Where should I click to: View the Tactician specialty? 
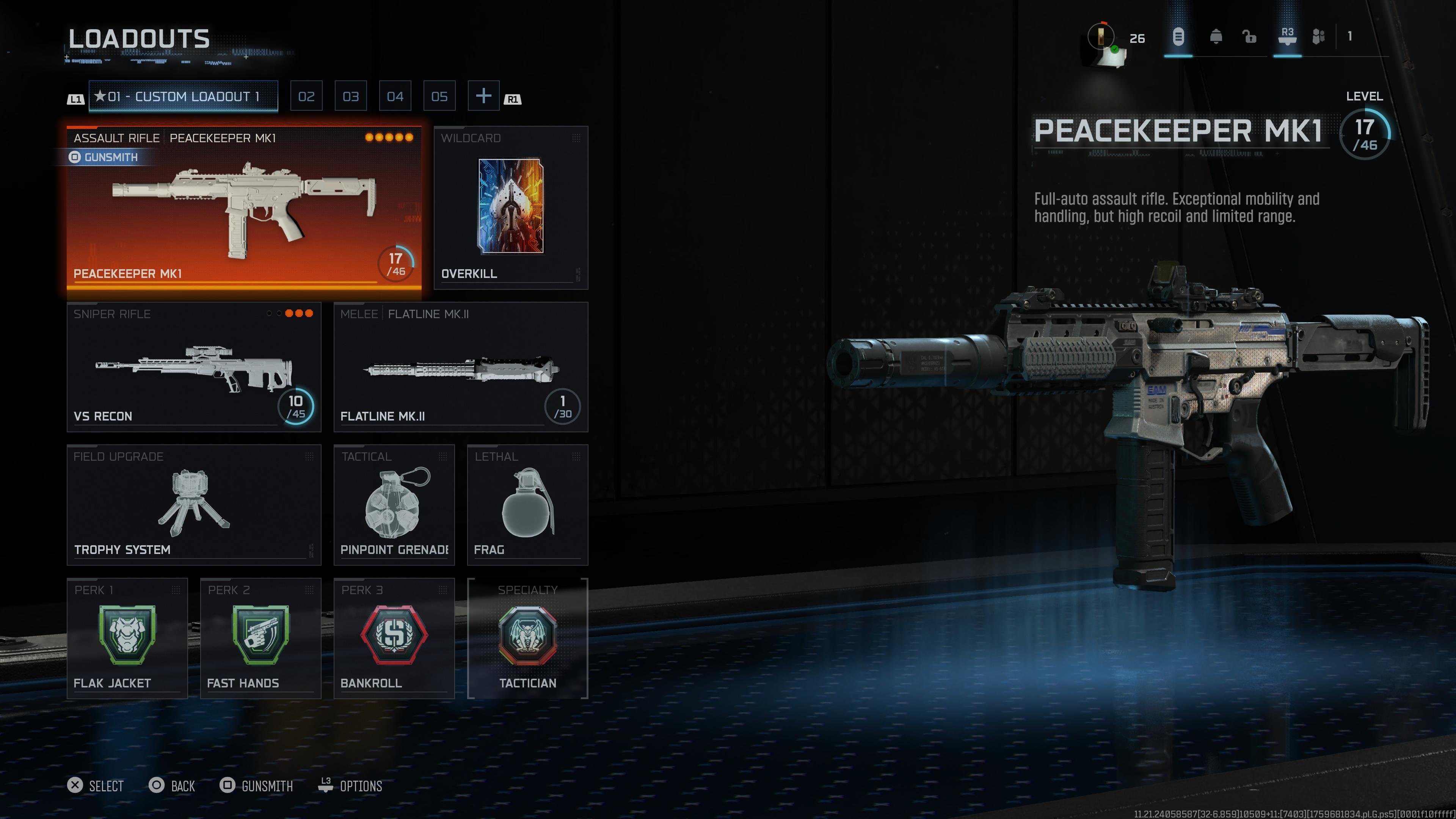point(527,638)
